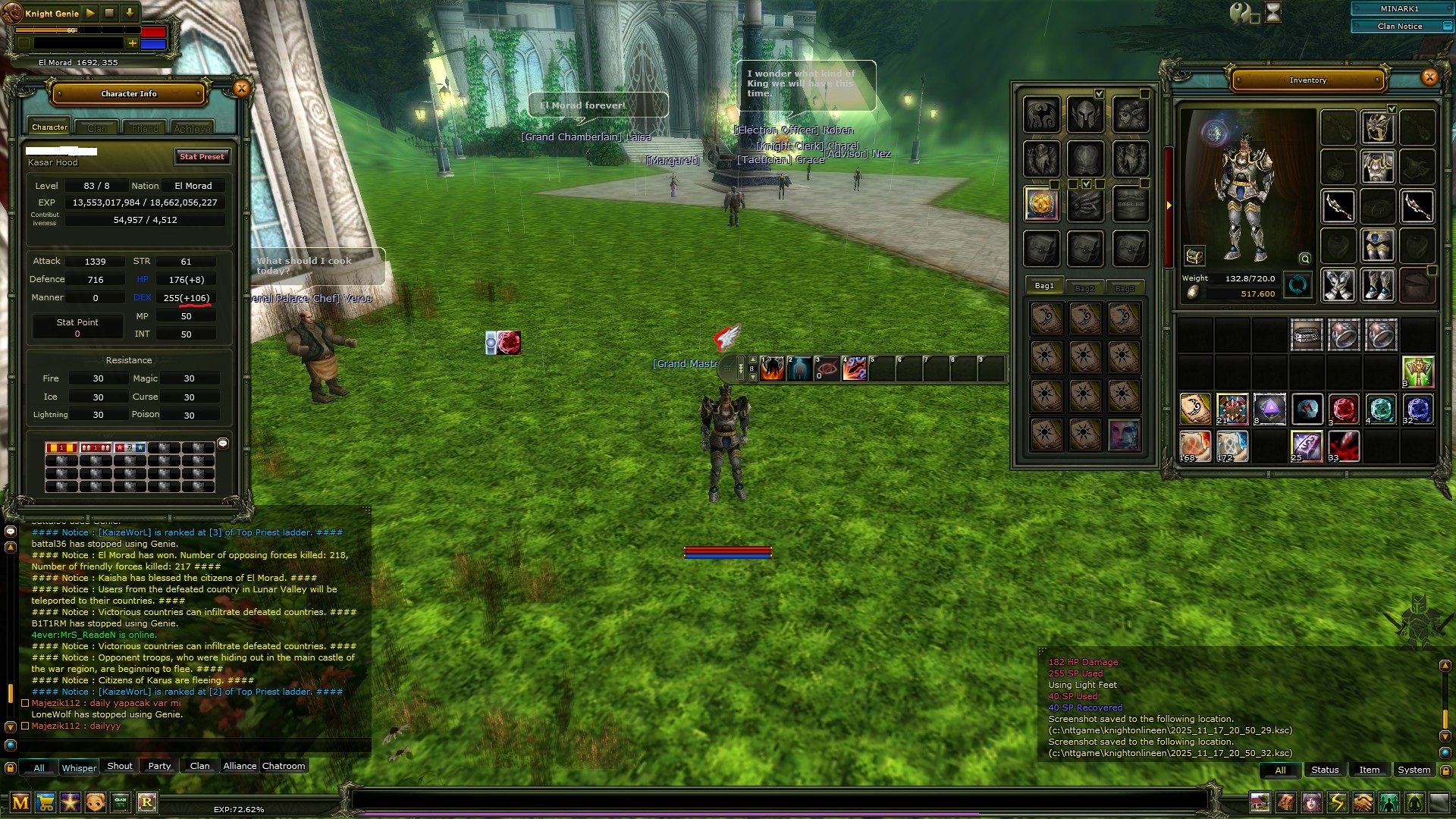The width and height of the screenshot is (1456, 819).
Task: Switch to the Achieve tab
Action: tap(192, 128)
